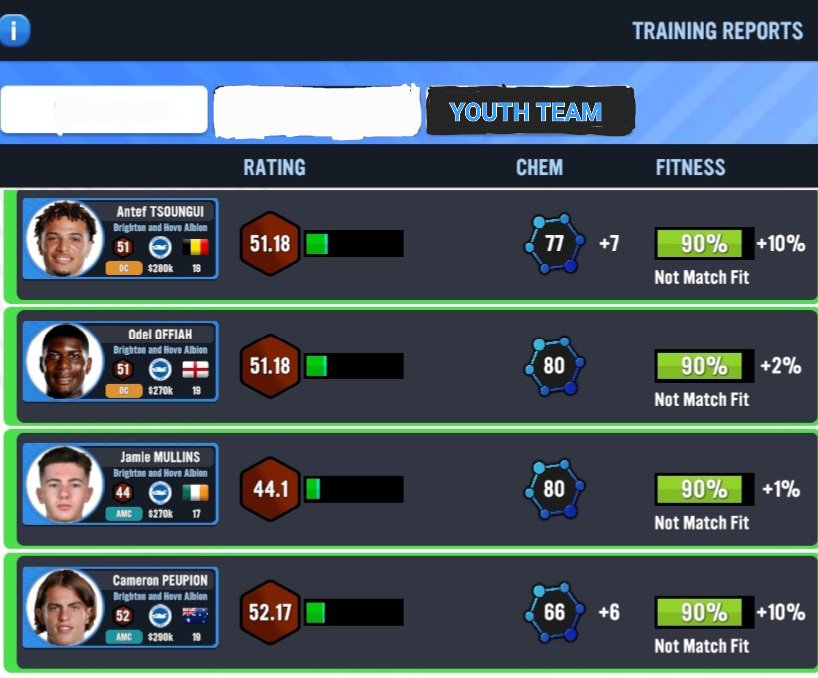Switch to the Youth Team tab
The width and height of the screenshot is (818, 678).
(527, 112)
